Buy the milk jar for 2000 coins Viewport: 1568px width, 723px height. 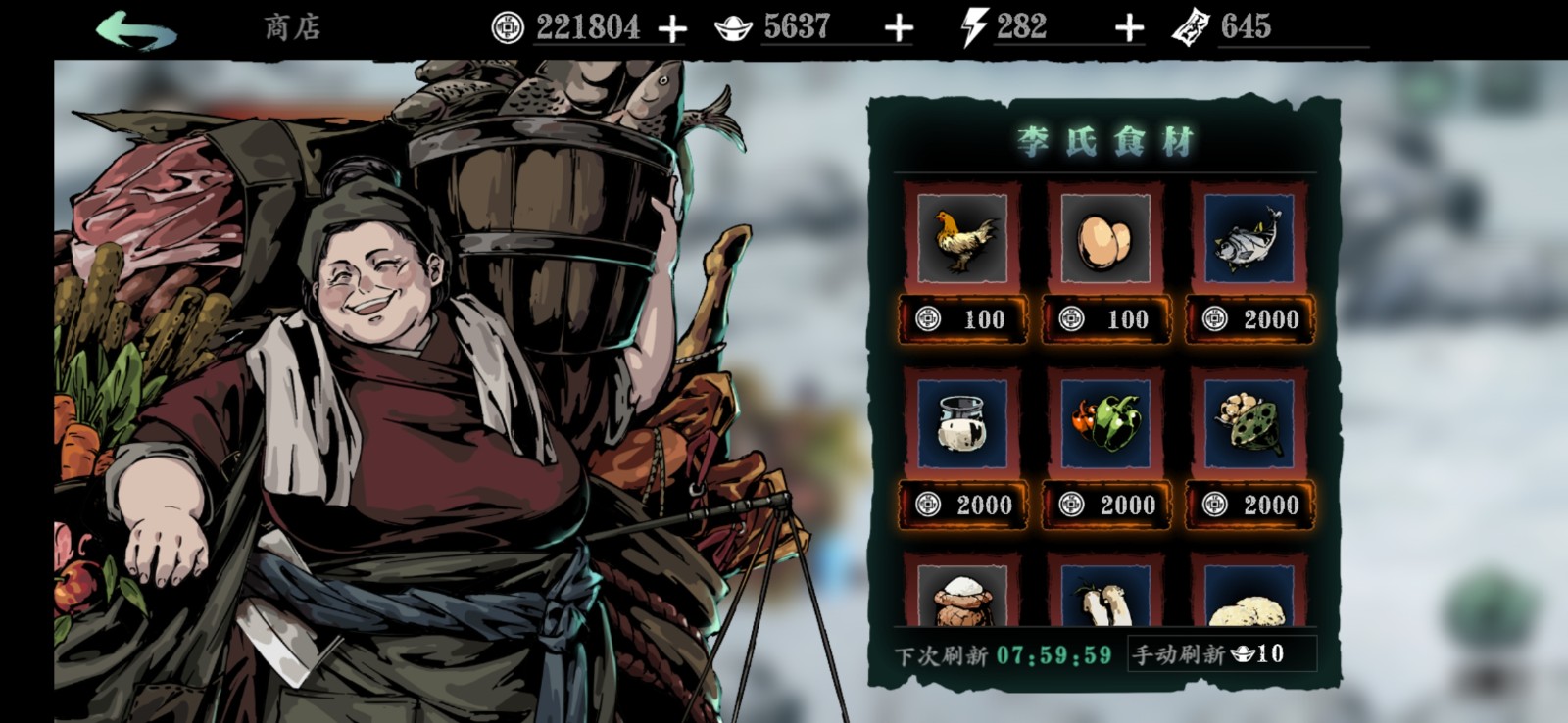tap(962, 505)
